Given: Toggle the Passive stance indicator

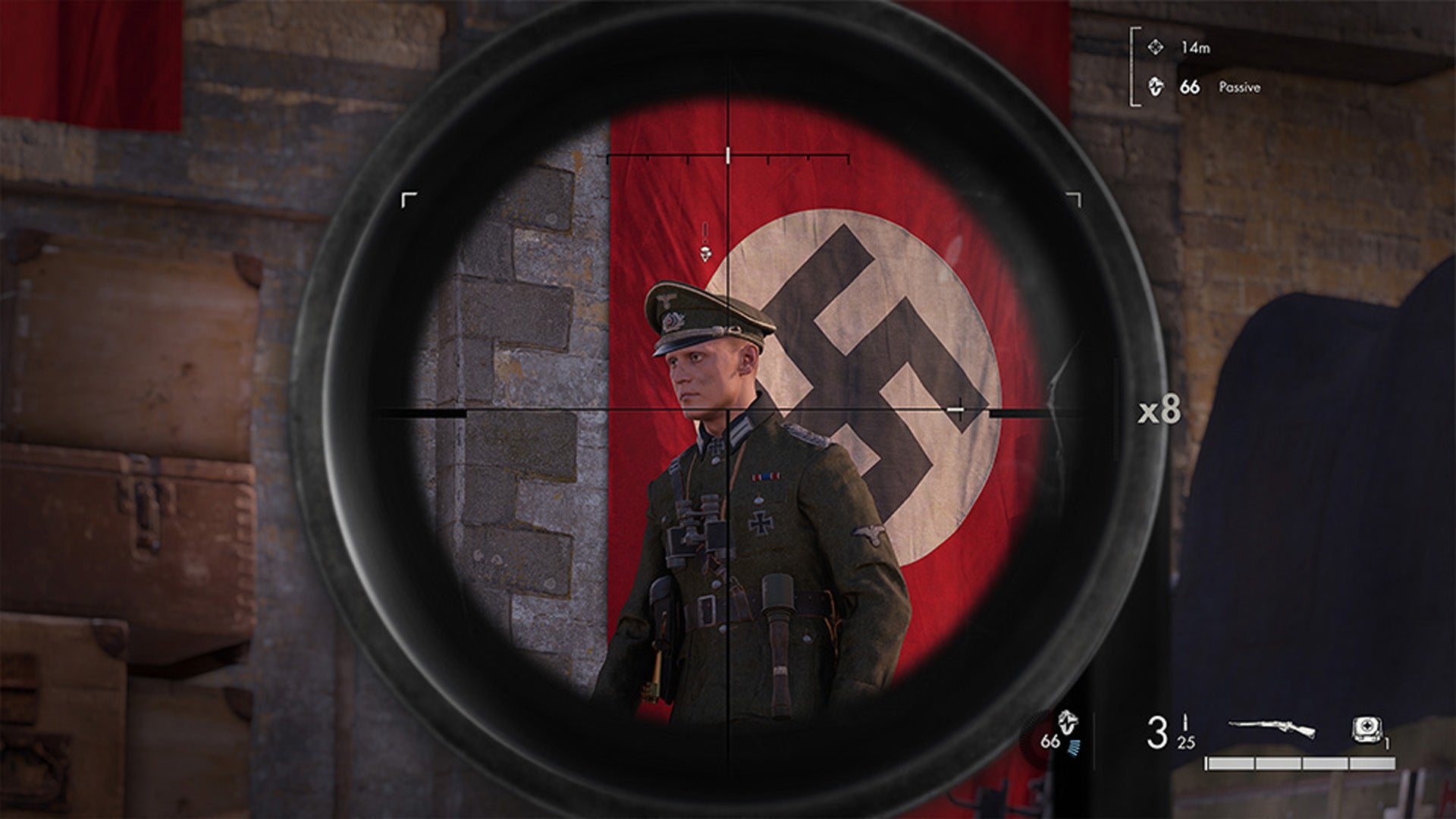Looking at the screenshot, I should point(1239,87).
